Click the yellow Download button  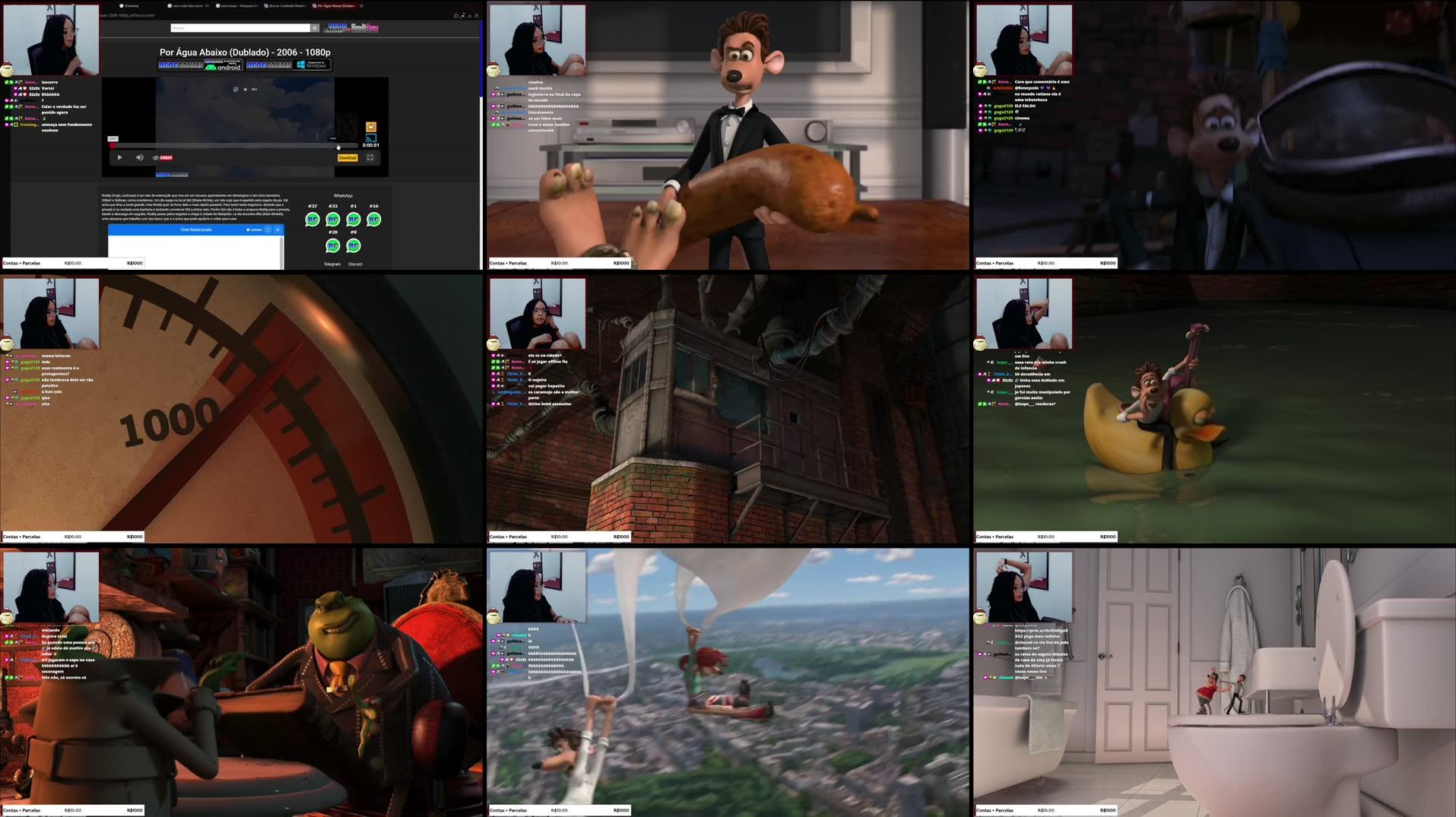348,157
